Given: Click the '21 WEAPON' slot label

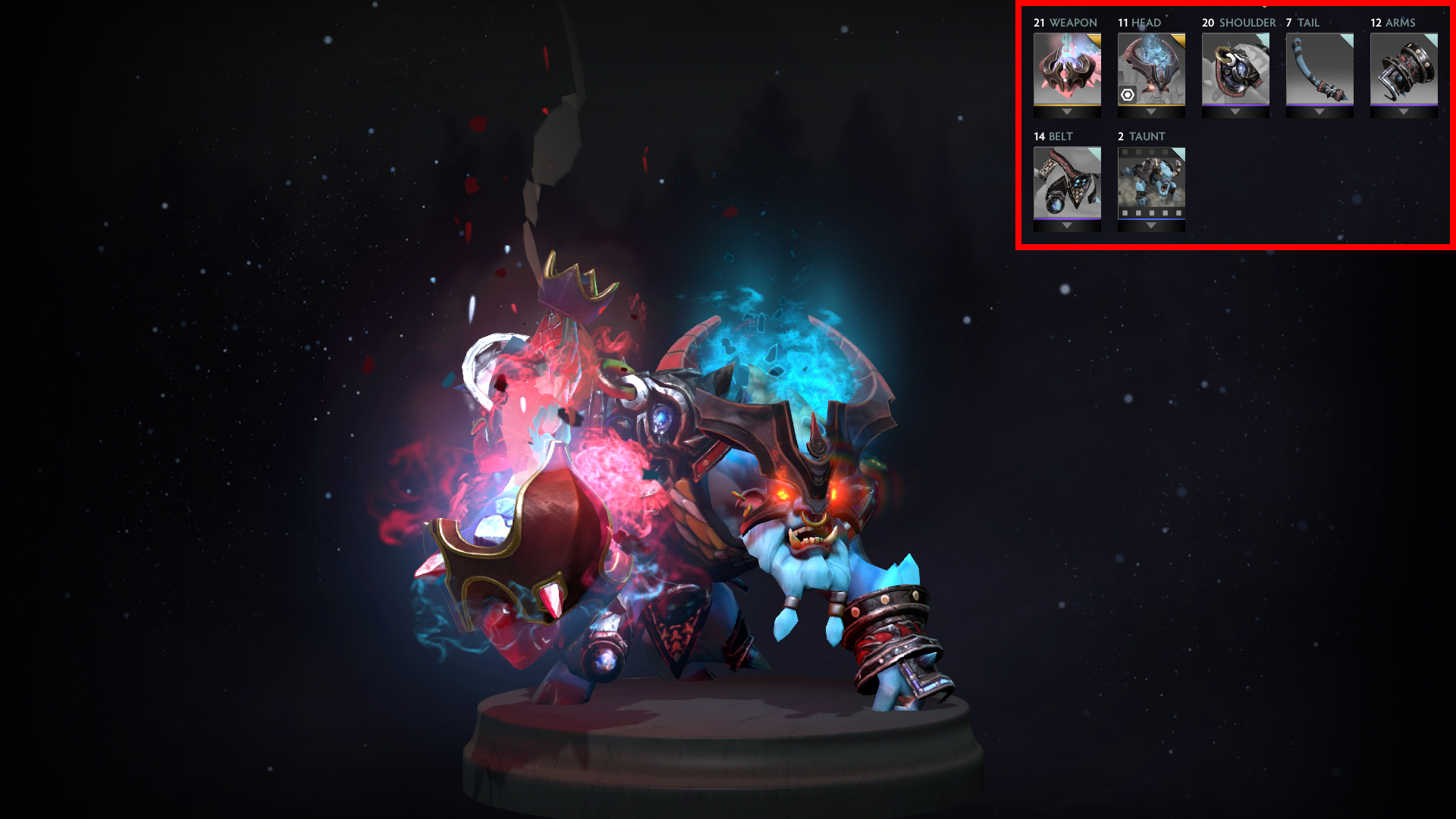Looking at the screenshot, I should tap(1064, 23).
